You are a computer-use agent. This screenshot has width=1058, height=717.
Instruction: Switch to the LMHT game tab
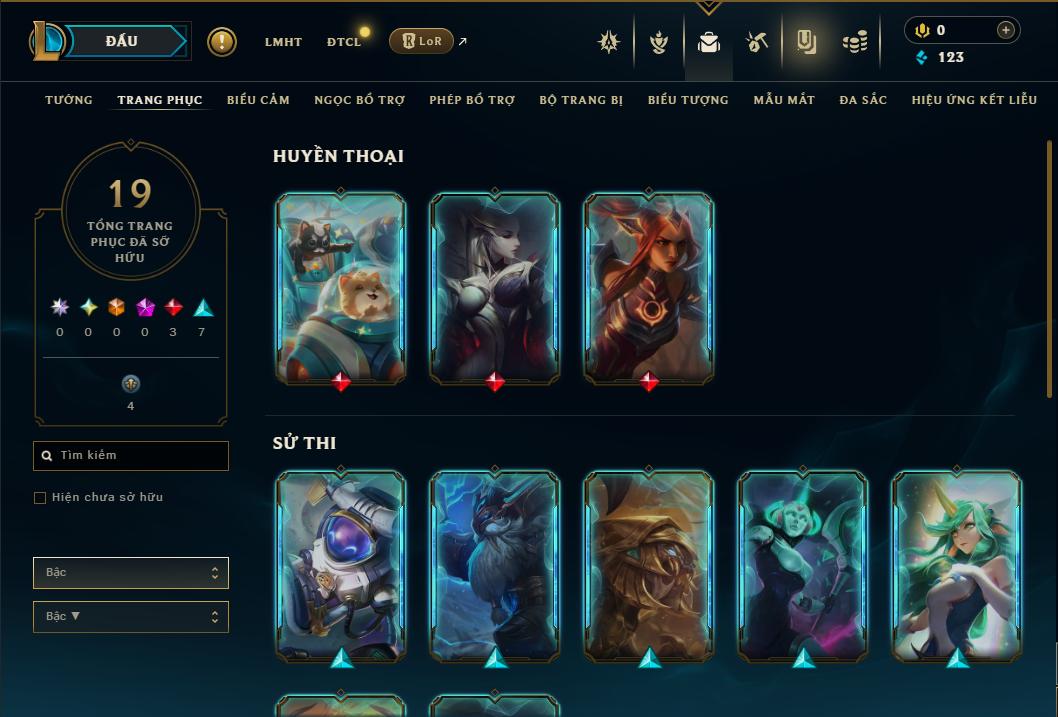pos(283,42)
